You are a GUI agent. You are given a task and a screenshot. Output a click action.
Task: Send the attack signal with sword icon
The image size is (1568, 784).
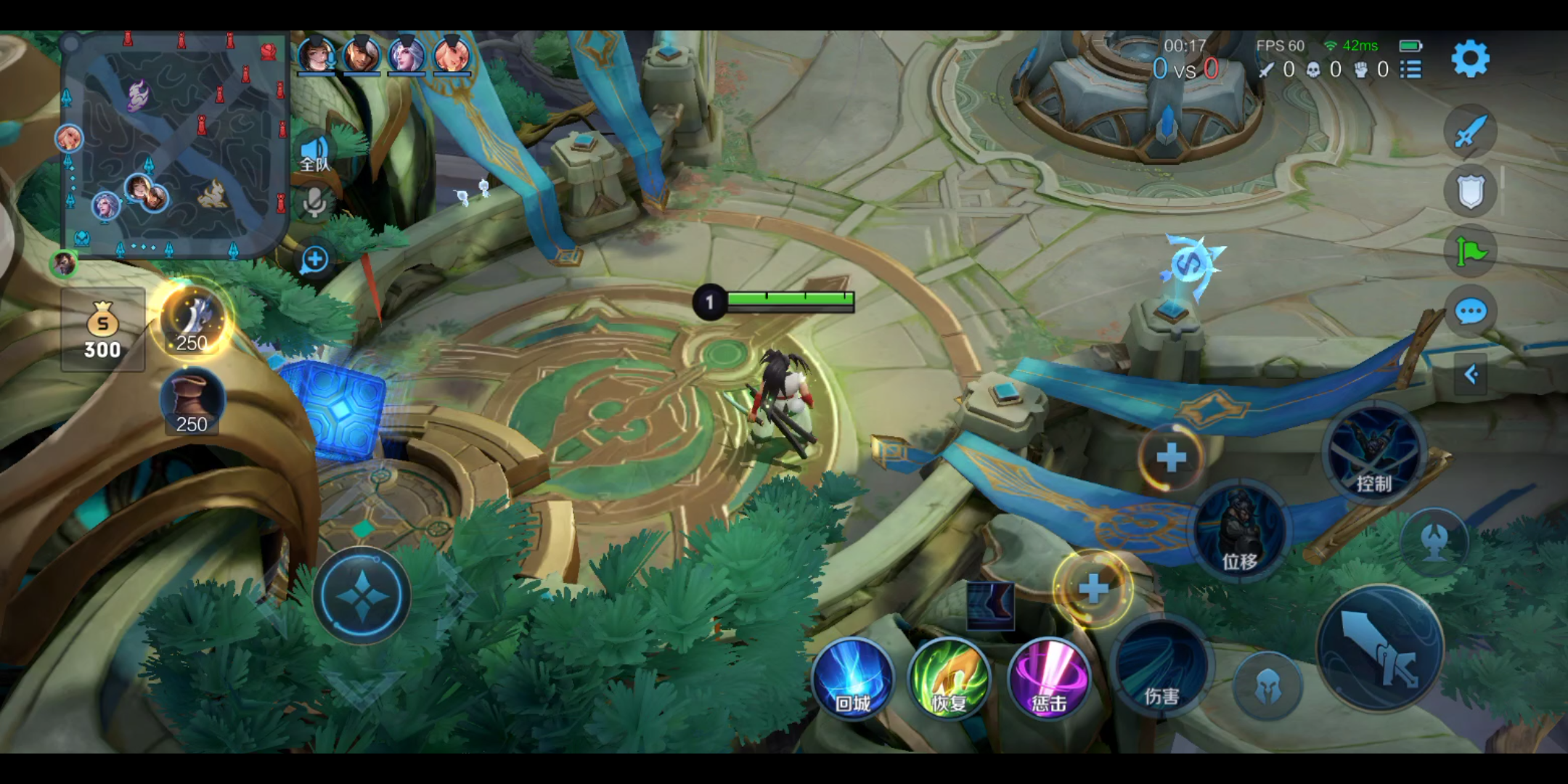coord(1470,132)
